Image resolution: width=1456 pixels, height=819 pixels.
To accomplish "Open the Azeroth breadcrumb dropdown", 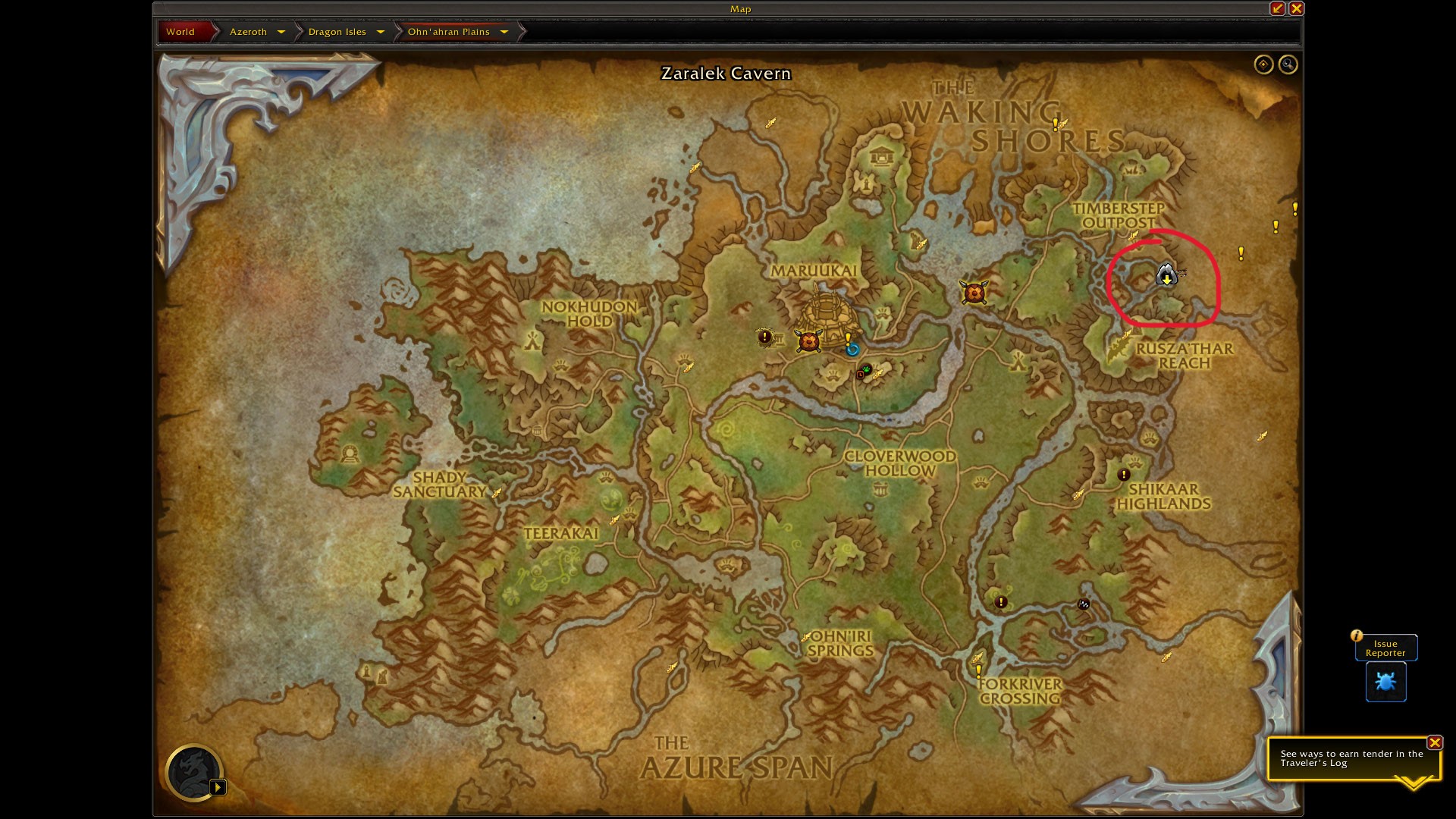I will pos(281,32).
